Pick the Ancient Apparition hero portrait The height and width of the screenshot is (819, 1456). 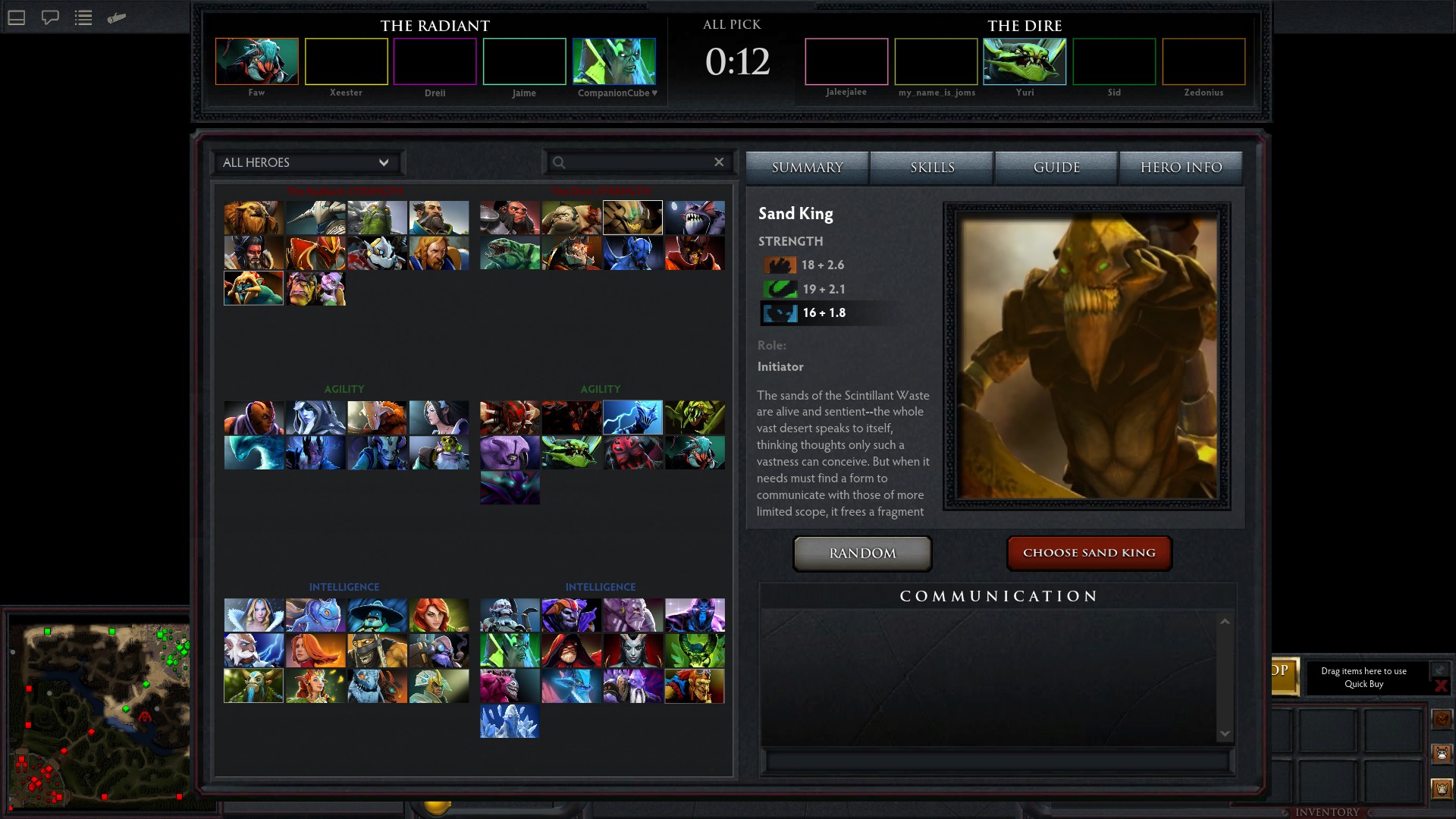[510, 721]
